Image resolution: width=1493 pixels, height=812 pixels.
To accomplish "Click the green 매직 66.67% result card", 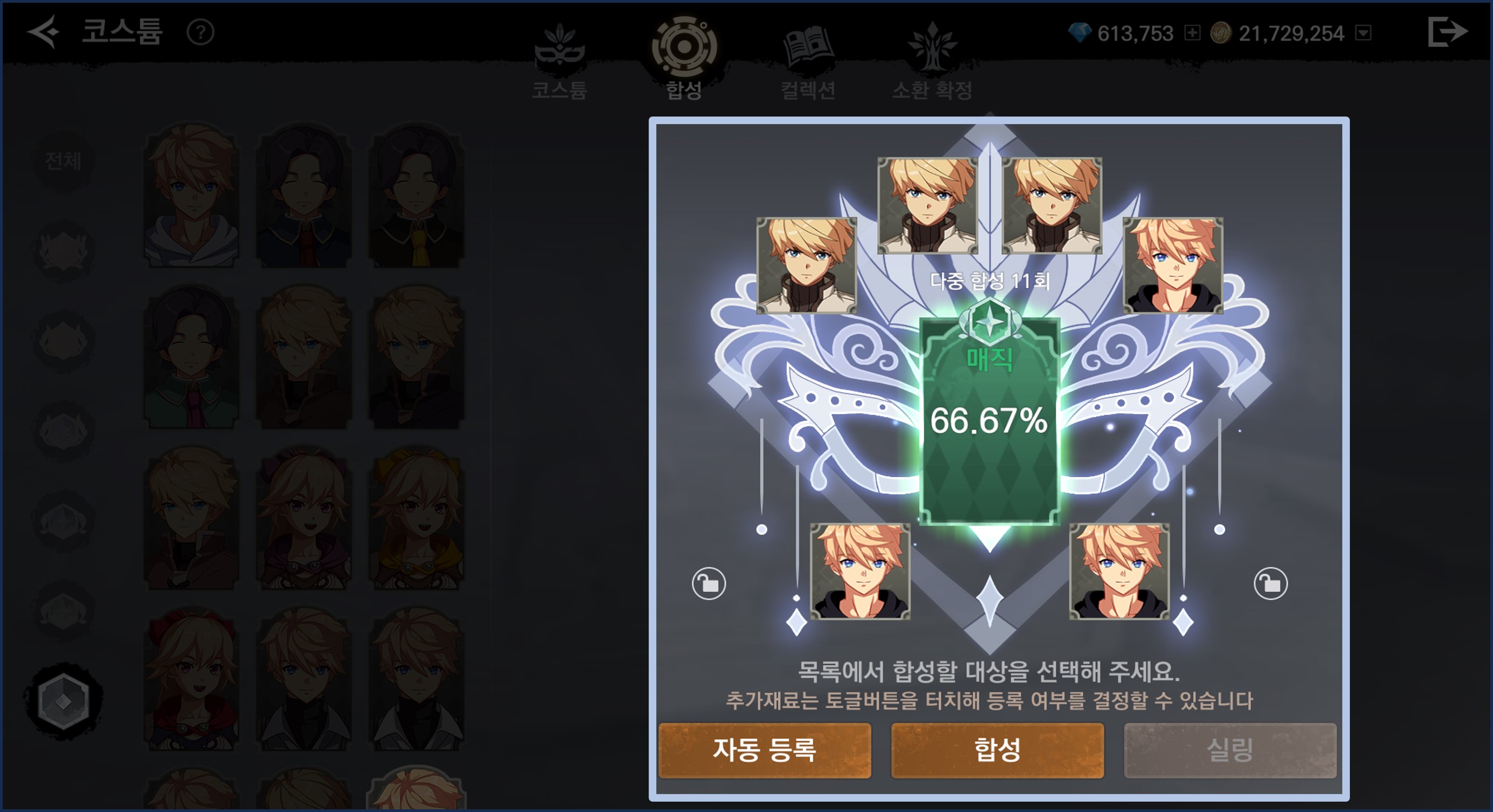I will pos(990,420).
